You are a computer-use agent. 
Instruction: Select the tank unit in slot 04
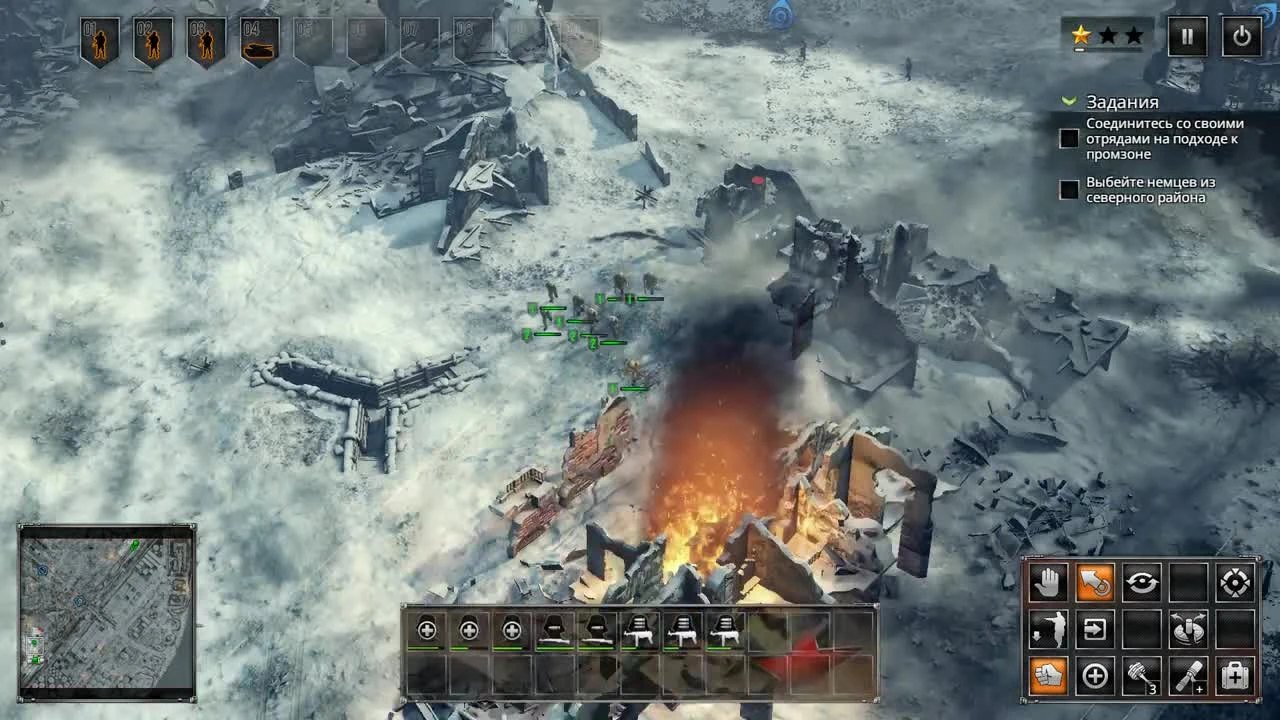tap(259, 38)
